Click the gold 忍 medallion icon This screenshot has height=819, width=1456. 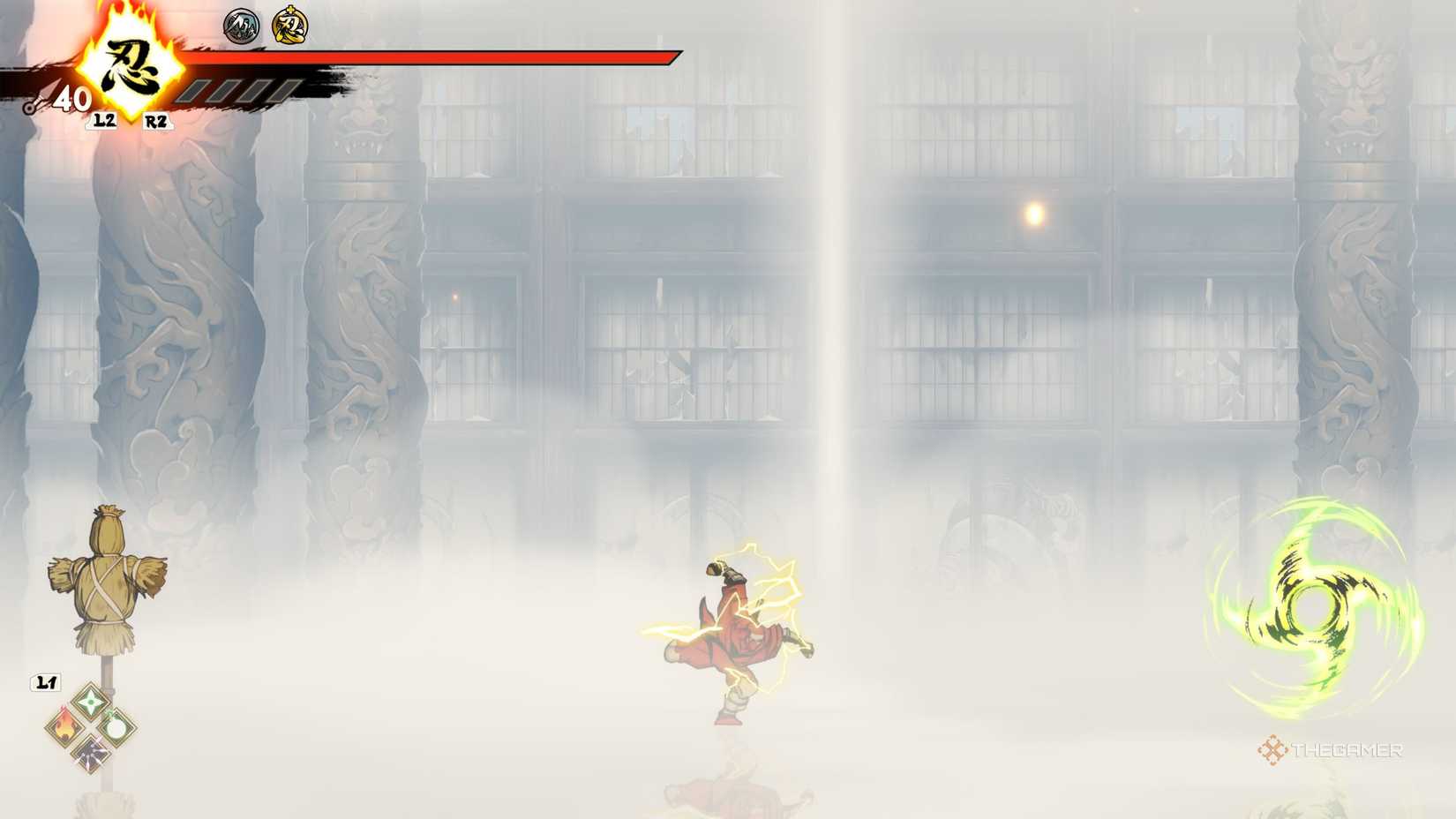click(x=289, y=26)
